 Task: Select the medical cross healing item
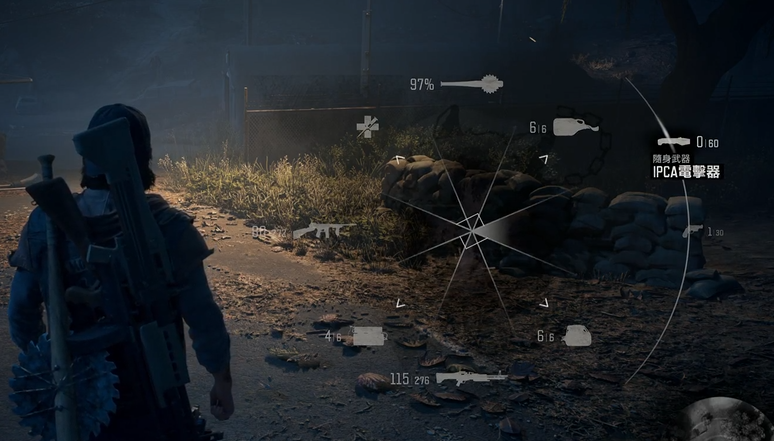pos(368,126)
